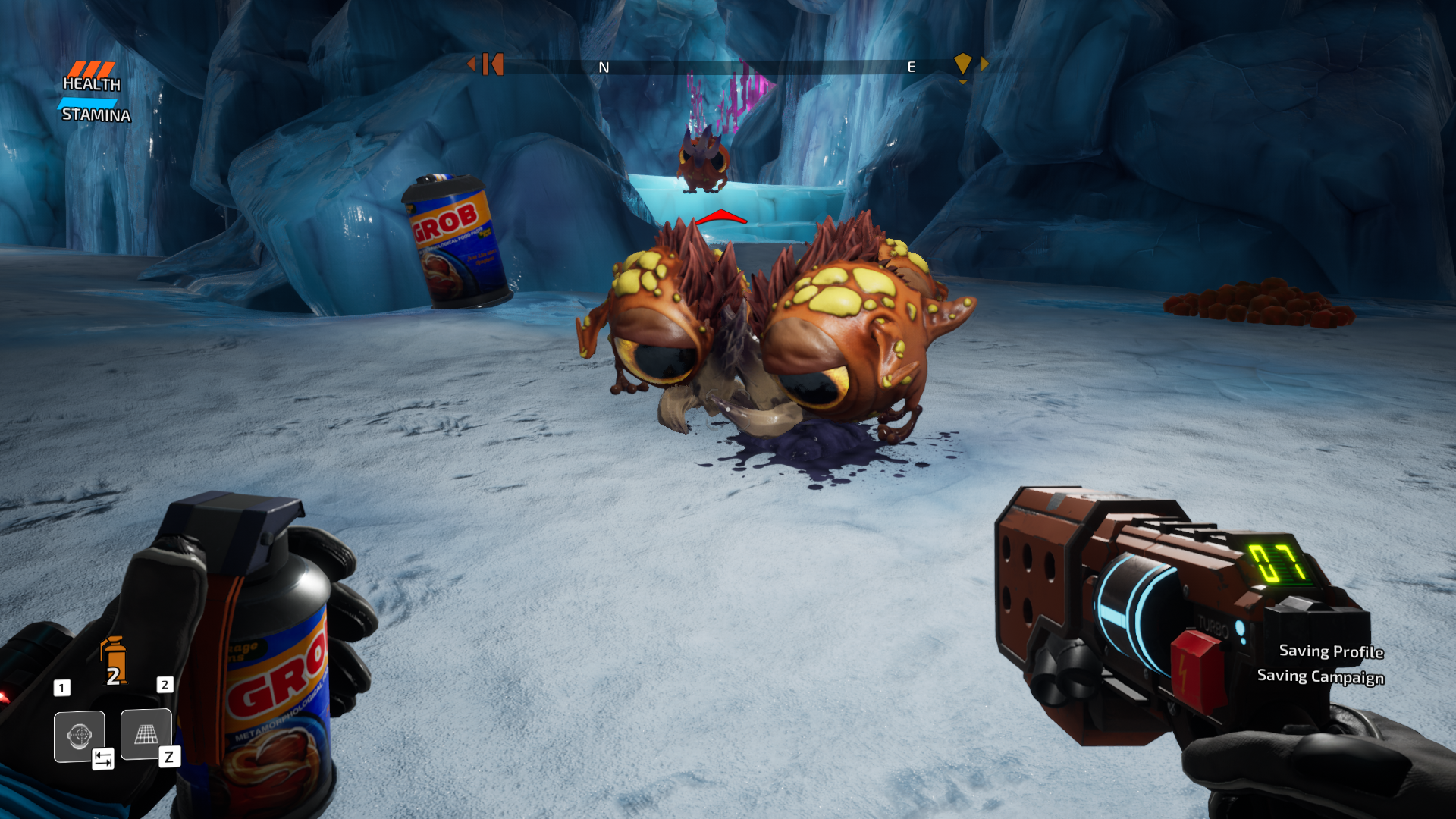Select the visor scanner ability slot
This screenshot has height=819, width=1456.
pyautogui.click(x=79, y=736)
